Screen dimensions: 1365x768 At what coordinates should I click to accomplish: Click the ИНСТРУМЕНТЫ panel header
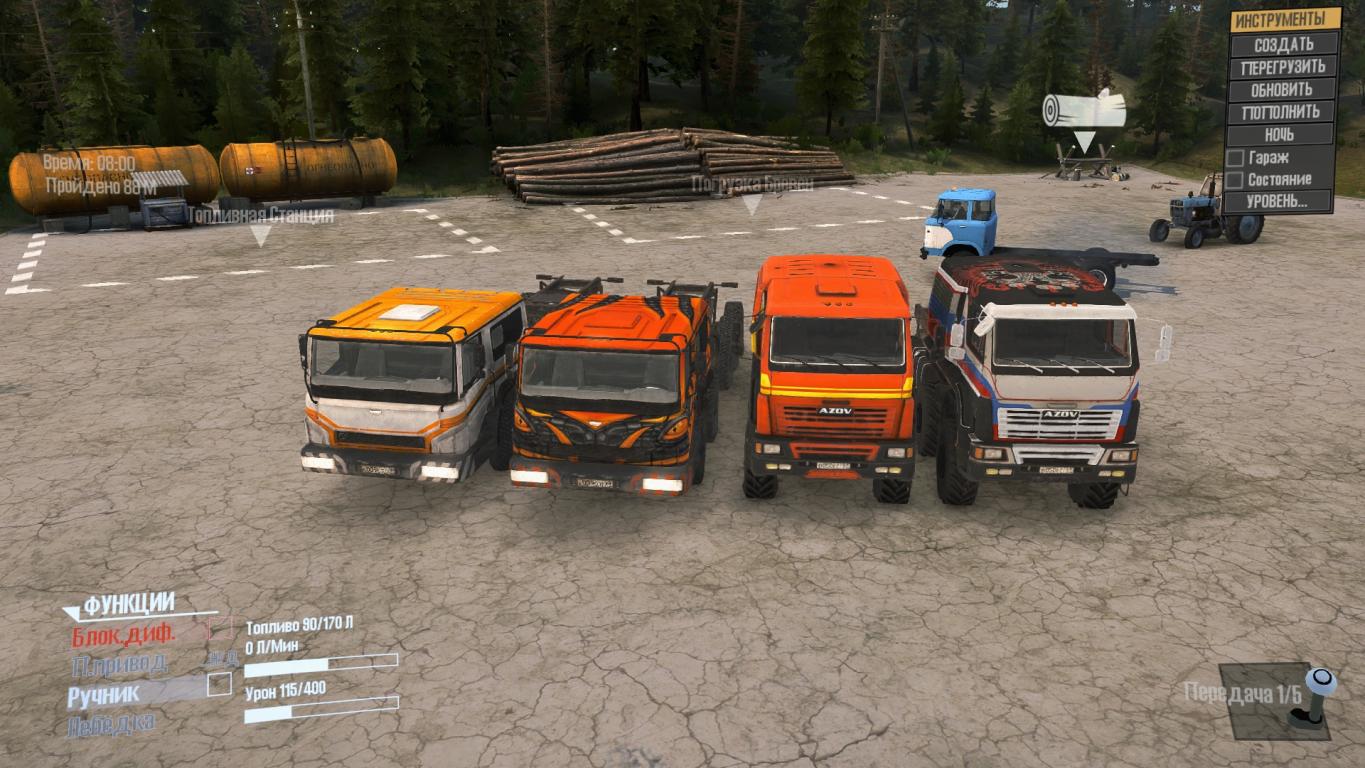[x=1285, y=21]
